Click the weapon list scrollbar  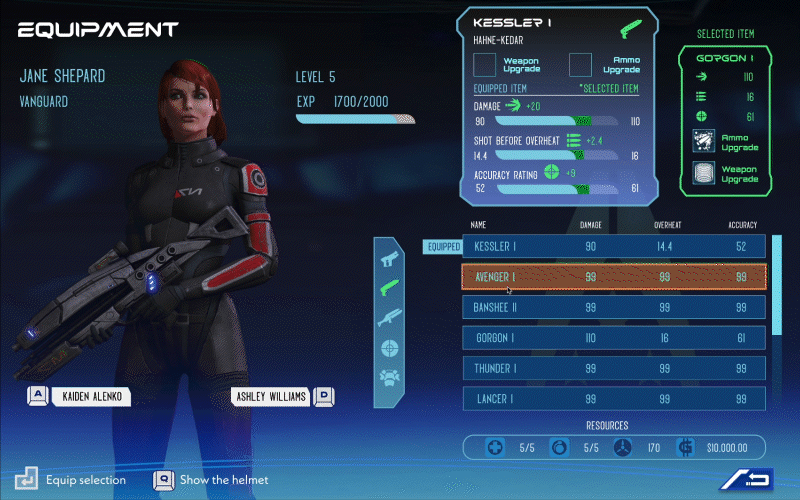(778, 285)
